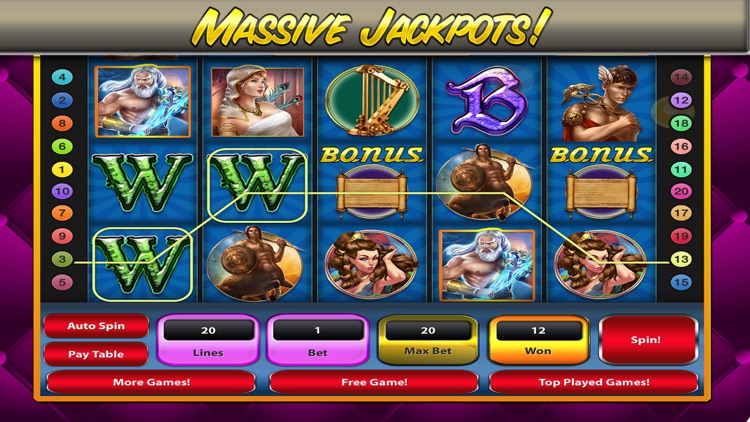The height and width of the screenshot is (422, 750).
Task: Hit the red Spin! button
Action: tap(647, 340)
